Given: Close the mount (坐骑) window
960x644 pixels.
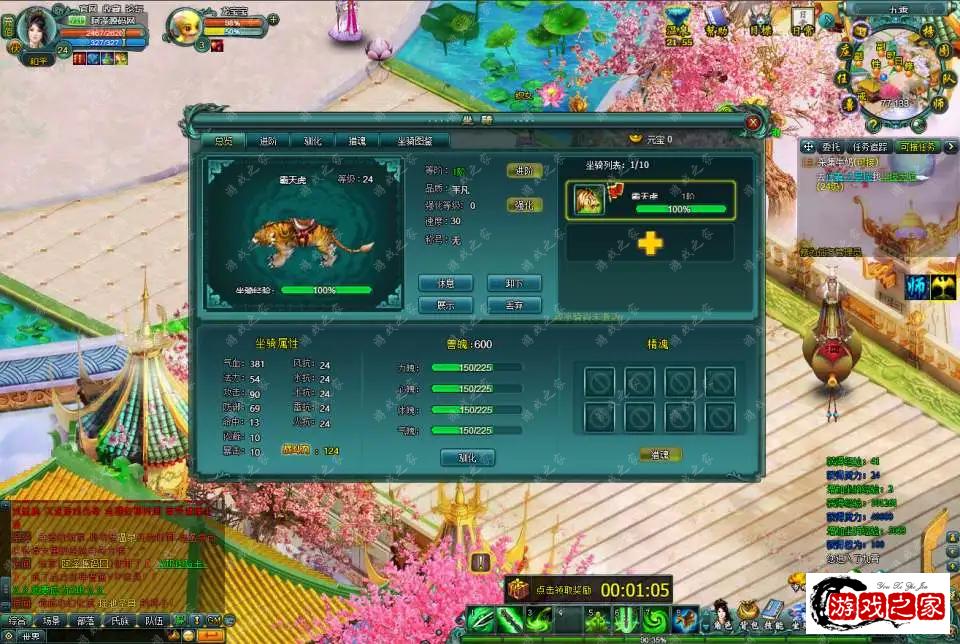Looking at the screenshot, I should pyautogui.click(x=753, y=122).
